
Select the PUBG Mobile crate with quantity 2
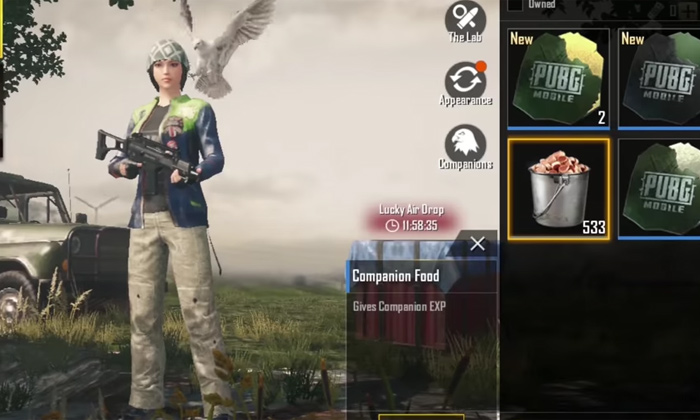(x=558, y=78)
